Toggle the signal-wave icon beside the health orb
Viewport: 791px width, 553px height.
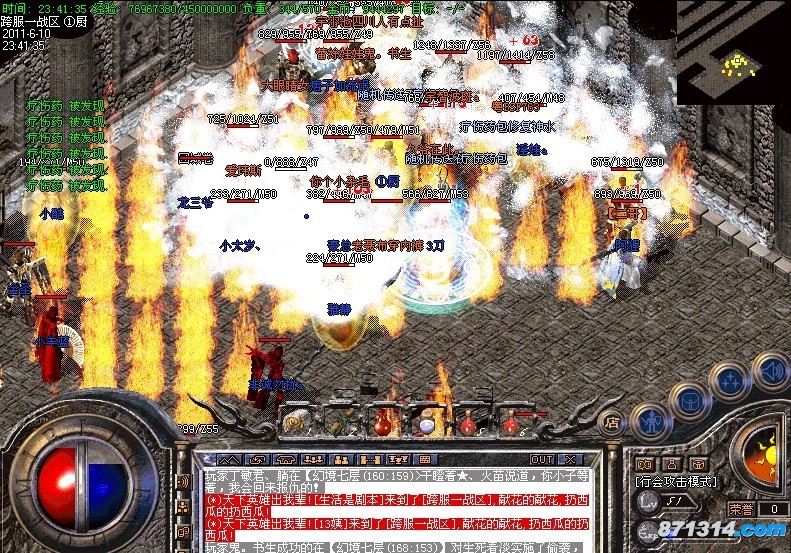pyautogui.click(x=184, y=481)
